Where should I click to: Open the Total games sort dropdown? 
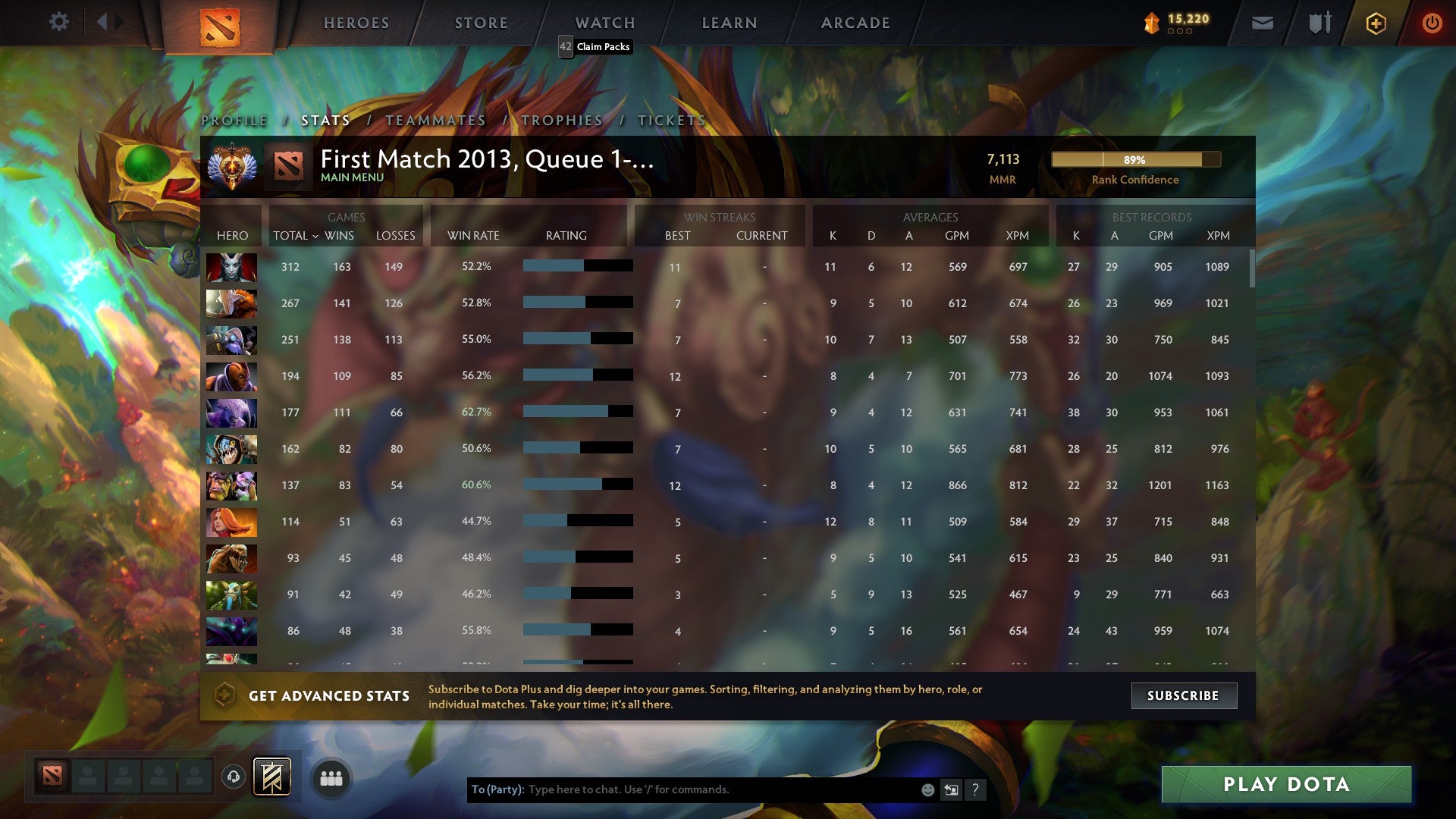297,236
